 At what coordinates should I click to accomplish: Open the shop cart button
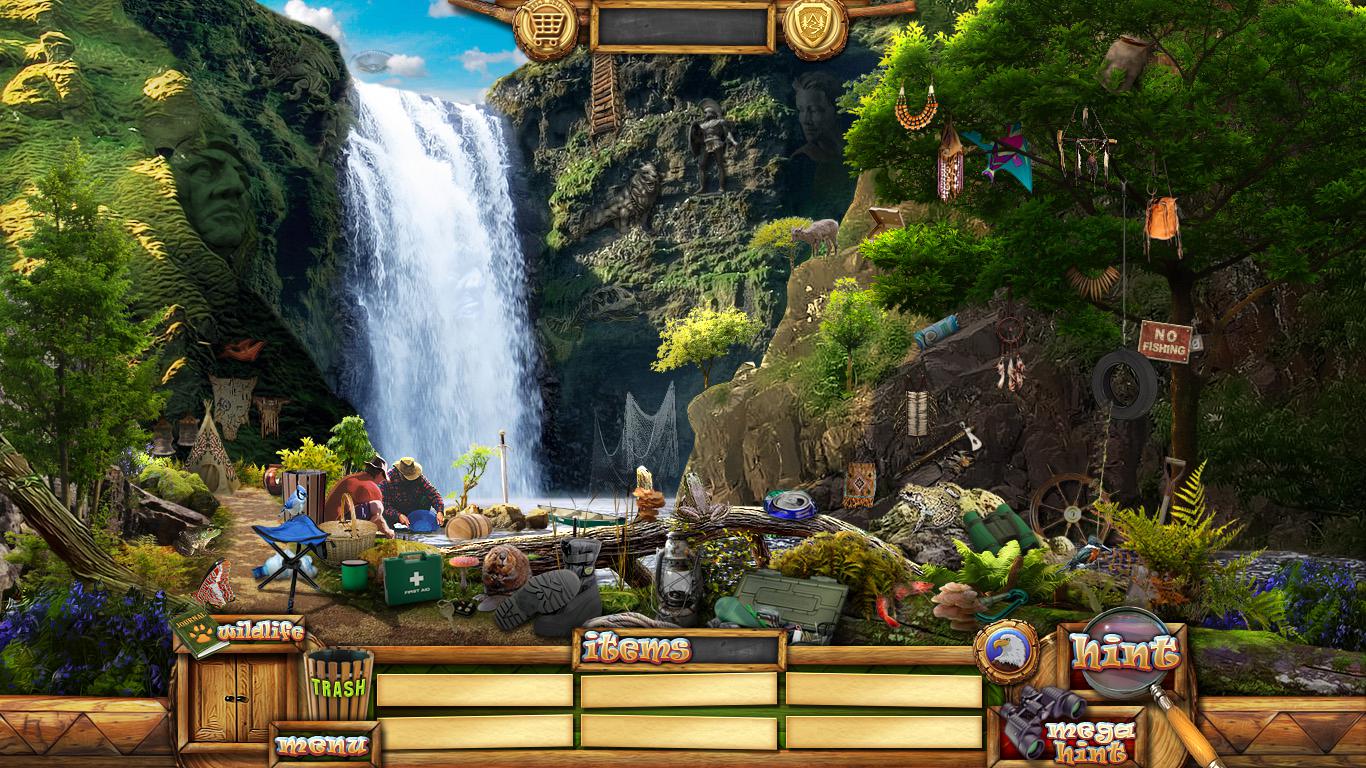point(546,28)
